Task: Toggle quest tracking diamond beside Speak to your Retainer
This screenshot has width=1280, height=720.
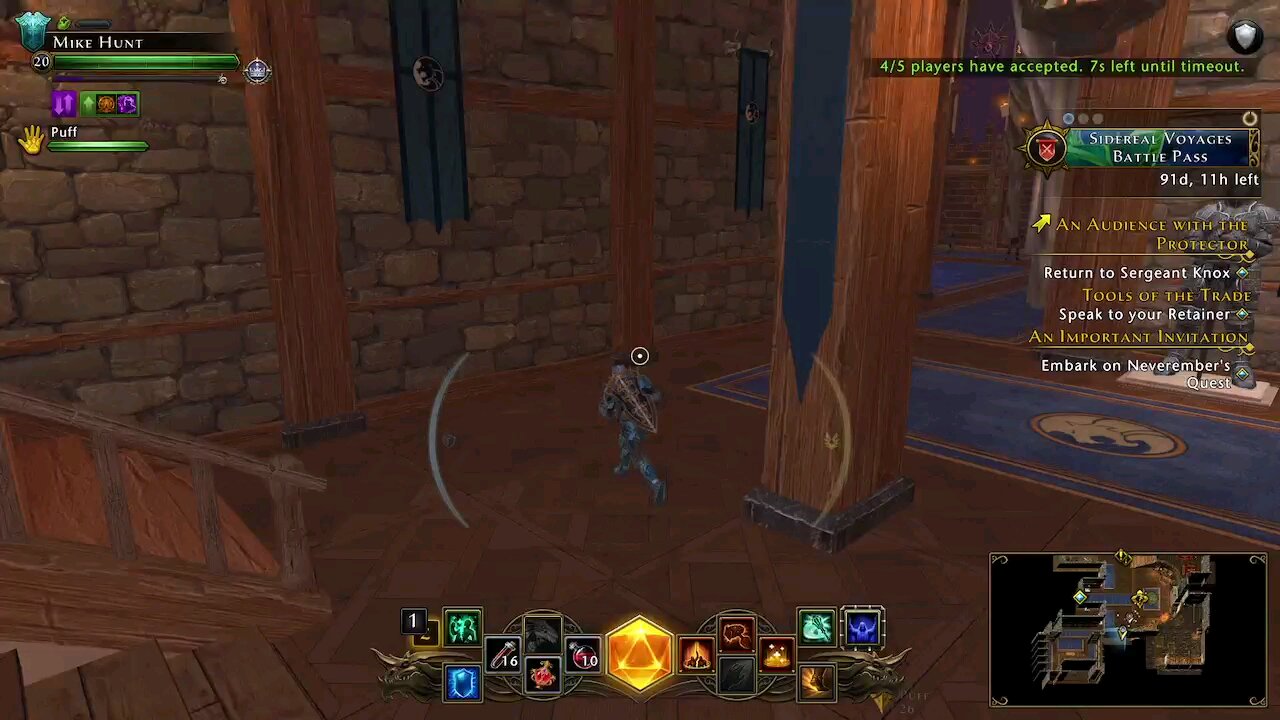Action: pyautogui.click(x=1241, y=313)
